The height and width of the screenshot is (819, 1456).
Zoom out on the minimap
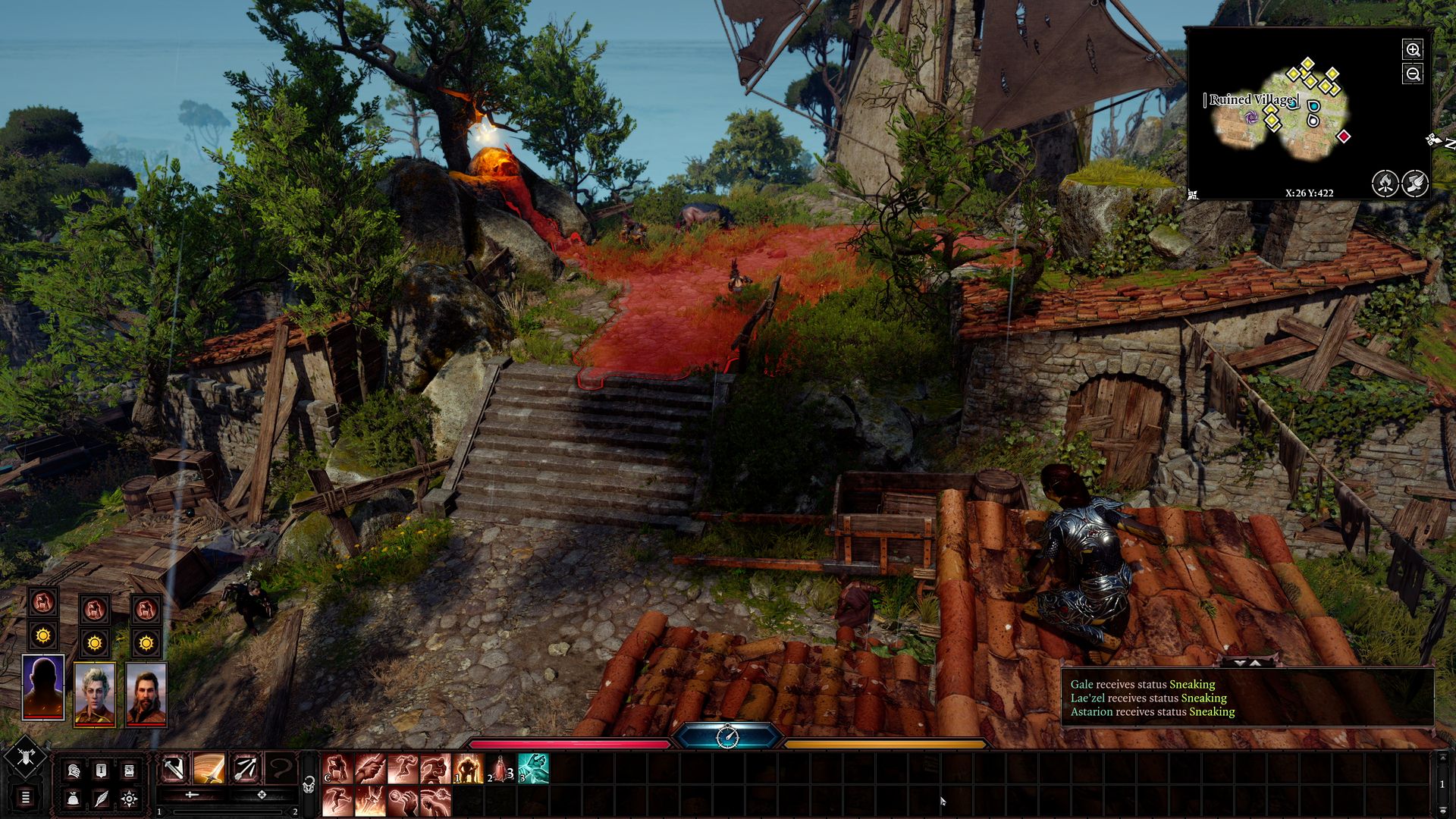click(x=1413, y=74)
